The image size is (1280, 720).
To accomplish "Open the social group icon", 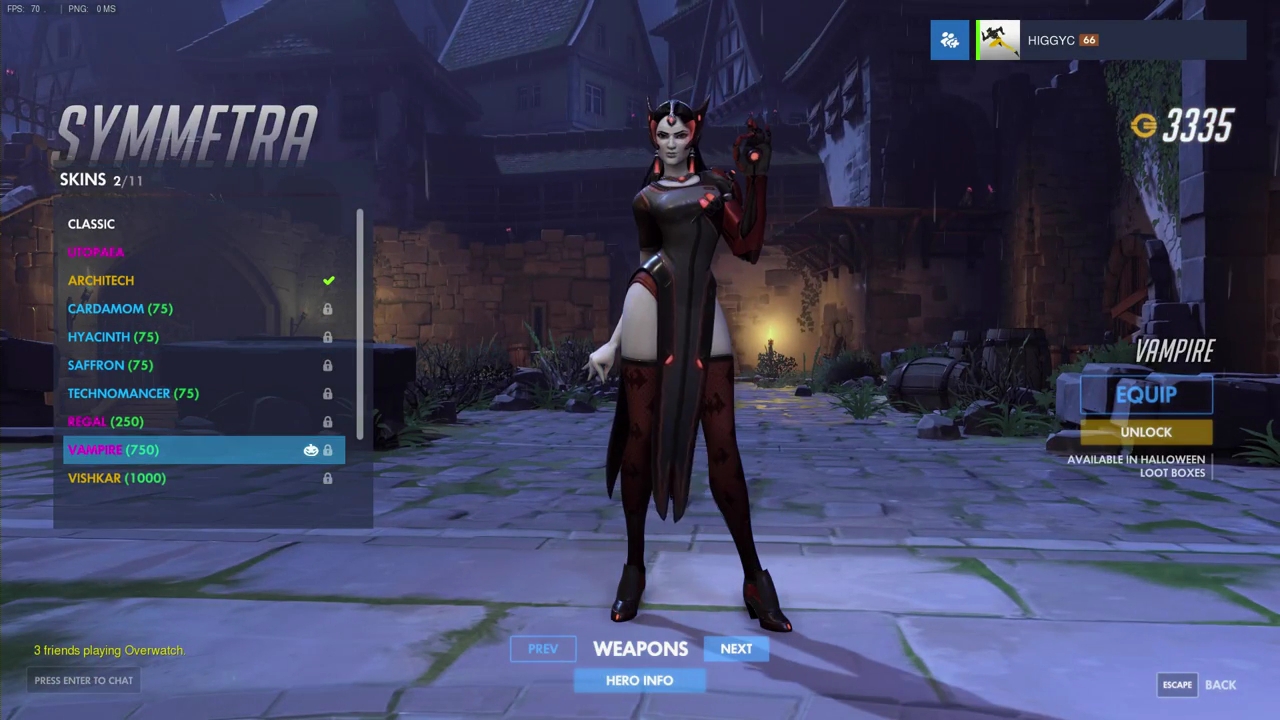I will (949, 41).
